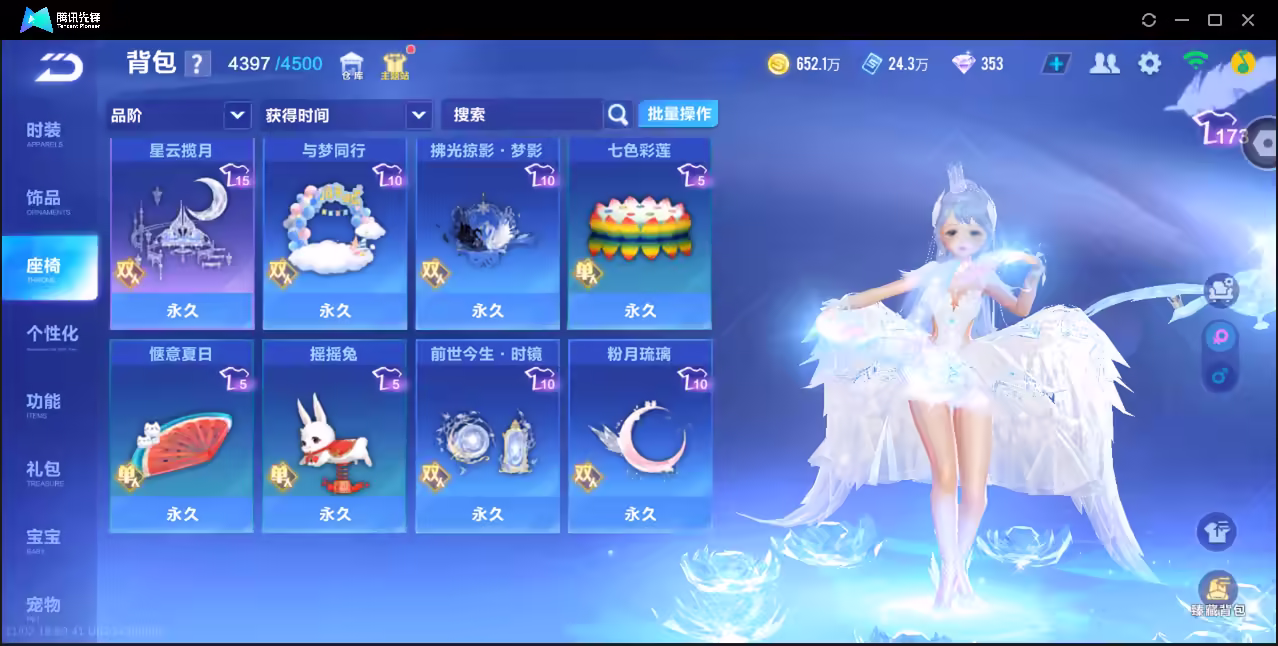Choose the 七色彩莲 rainbow lotus seat
This screenshot has height=646, width=1278.
pos(640,234)
